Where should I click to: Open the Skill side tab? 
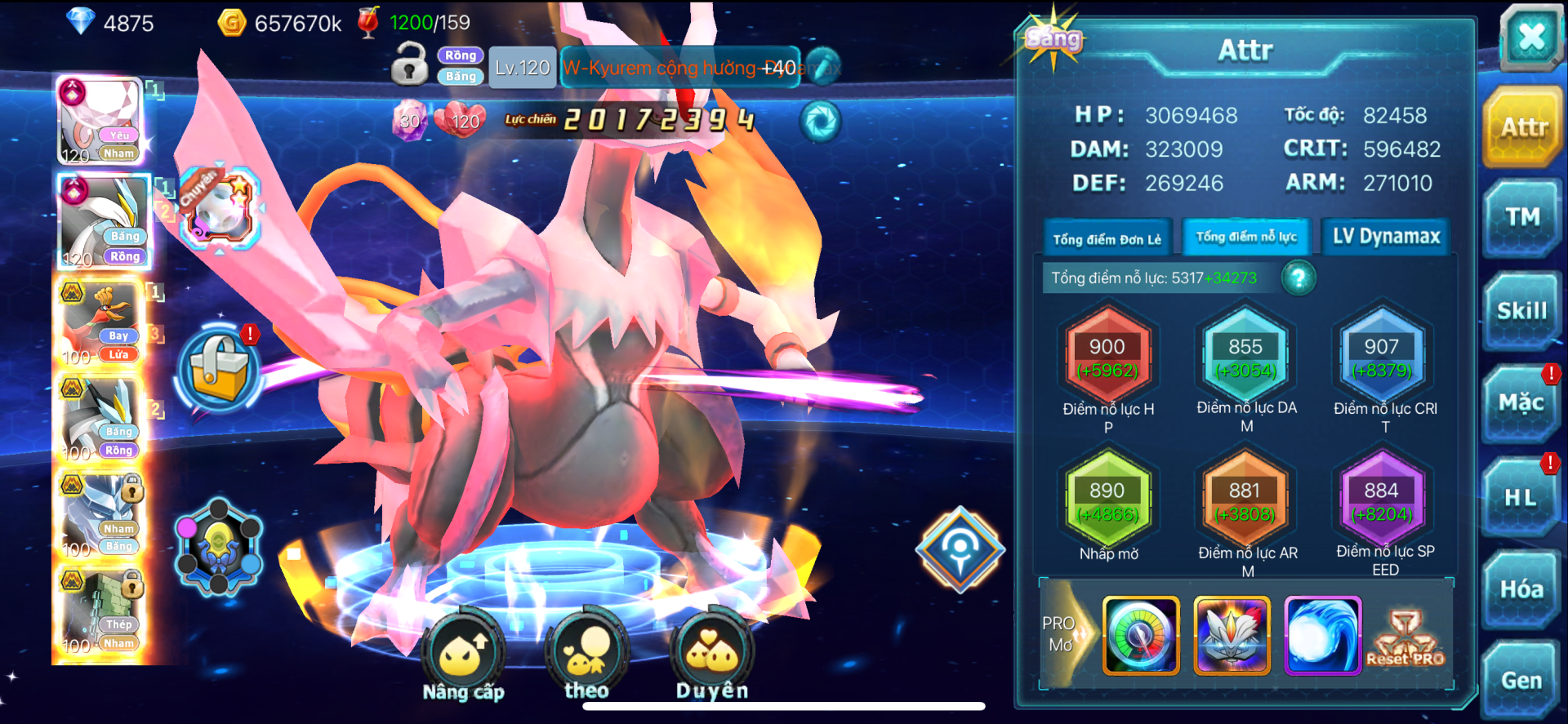(x=1522, y=311)
